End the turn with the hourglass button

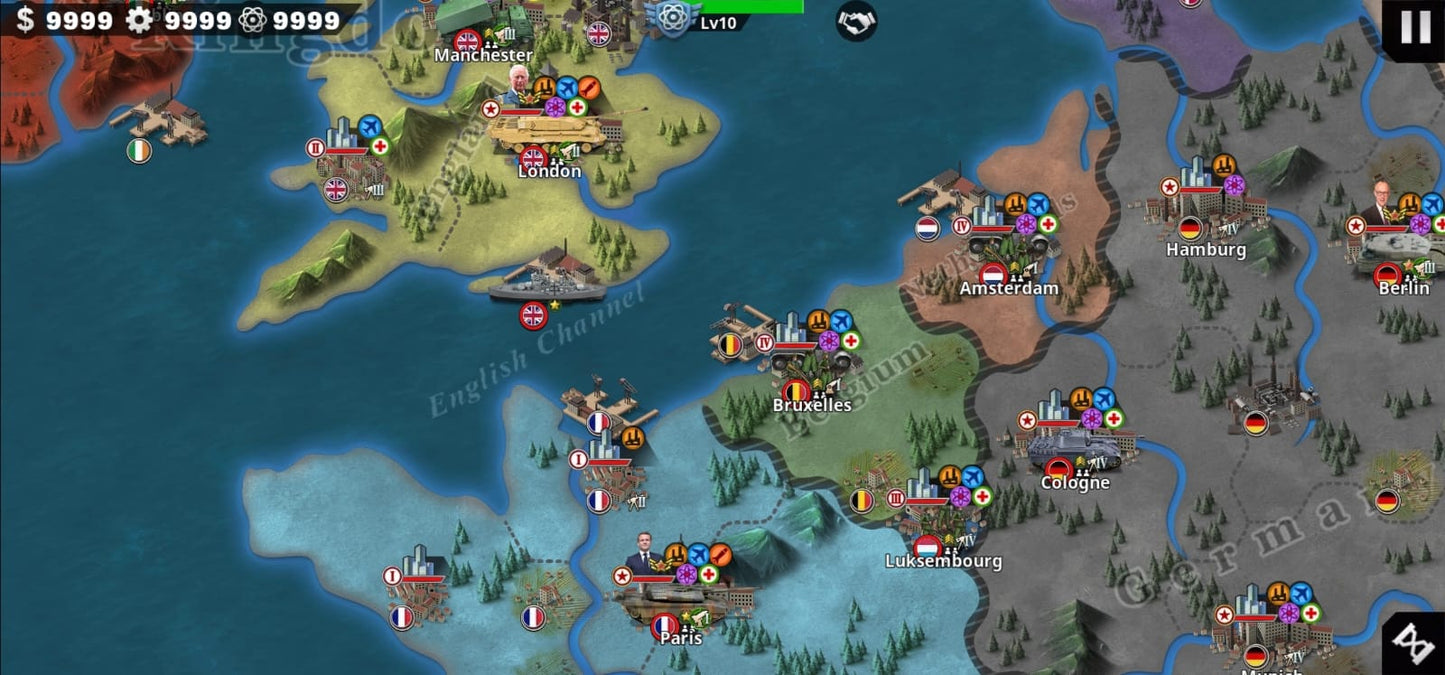tap(1413, 644)
